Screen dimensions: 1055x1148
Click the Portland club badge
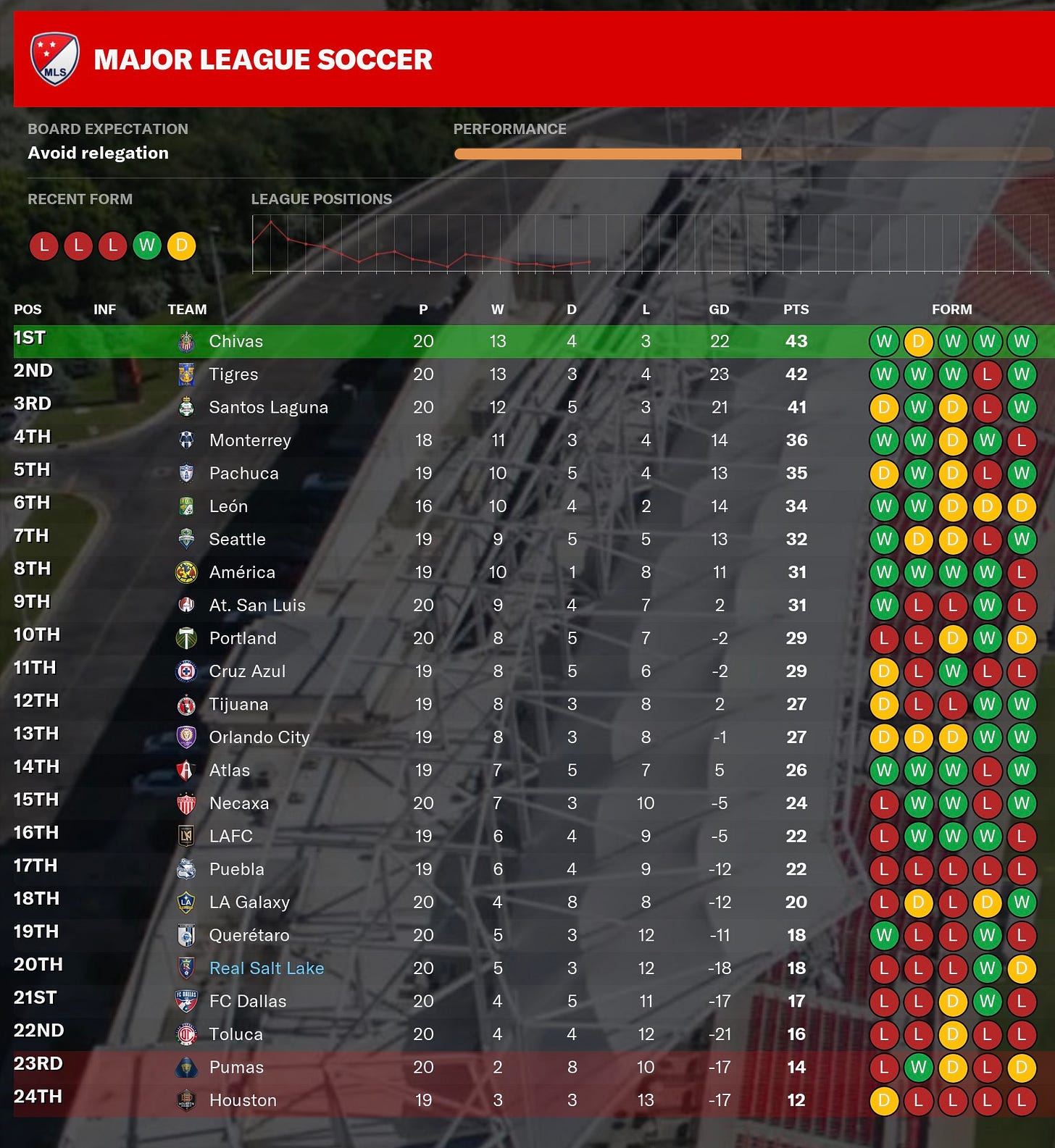pos(186,637)
